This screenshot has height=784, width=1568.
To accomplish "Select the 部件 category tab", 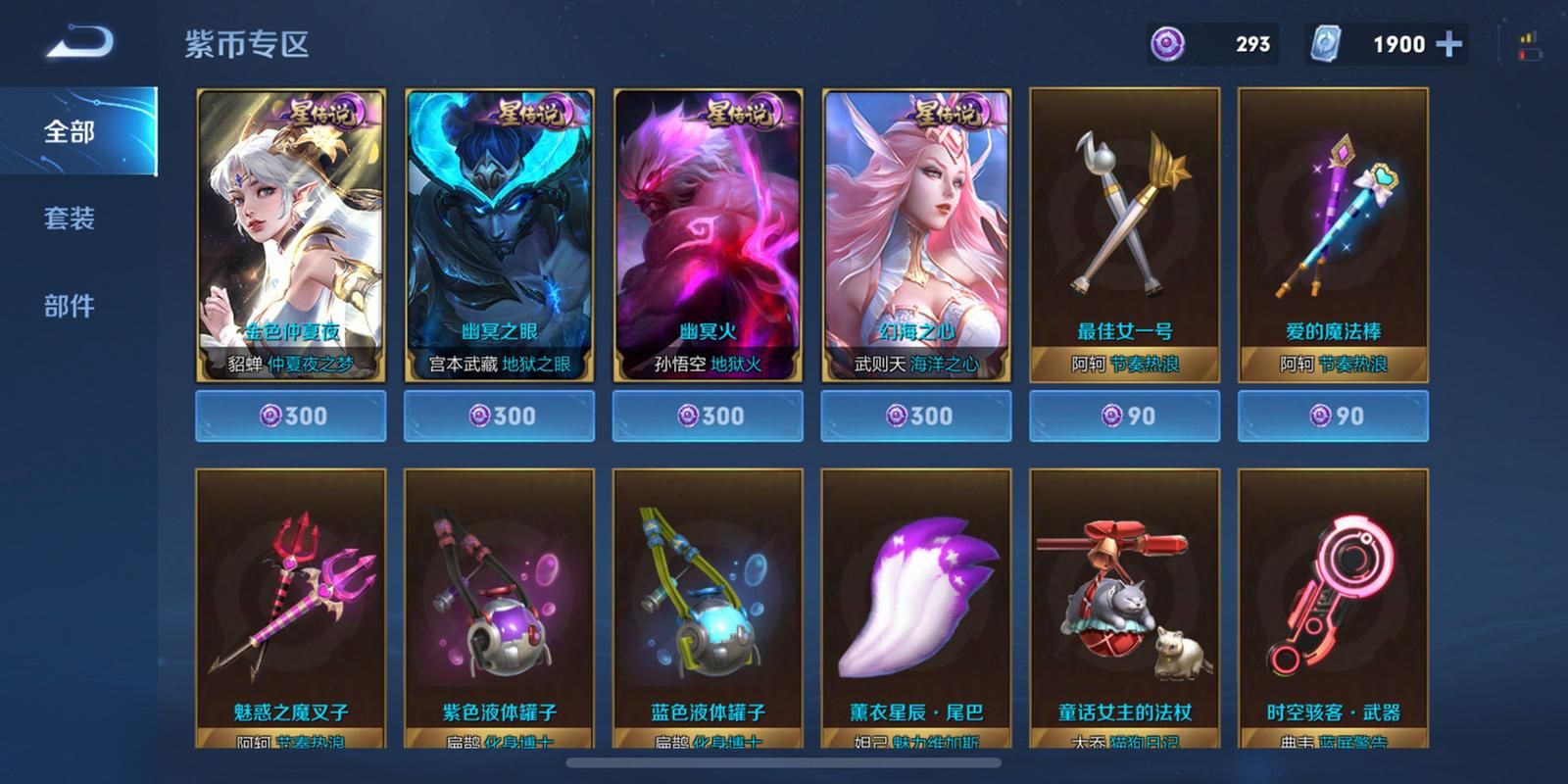I will [71, 307].
